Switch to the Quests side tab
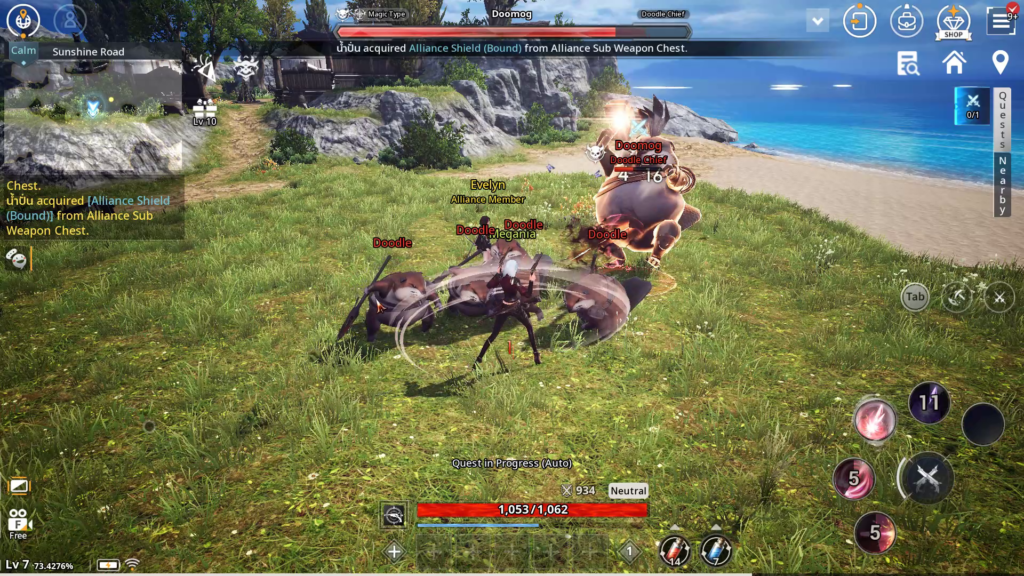The width and height of the screenshot is (1024, 576). [x=1003, y=120]
